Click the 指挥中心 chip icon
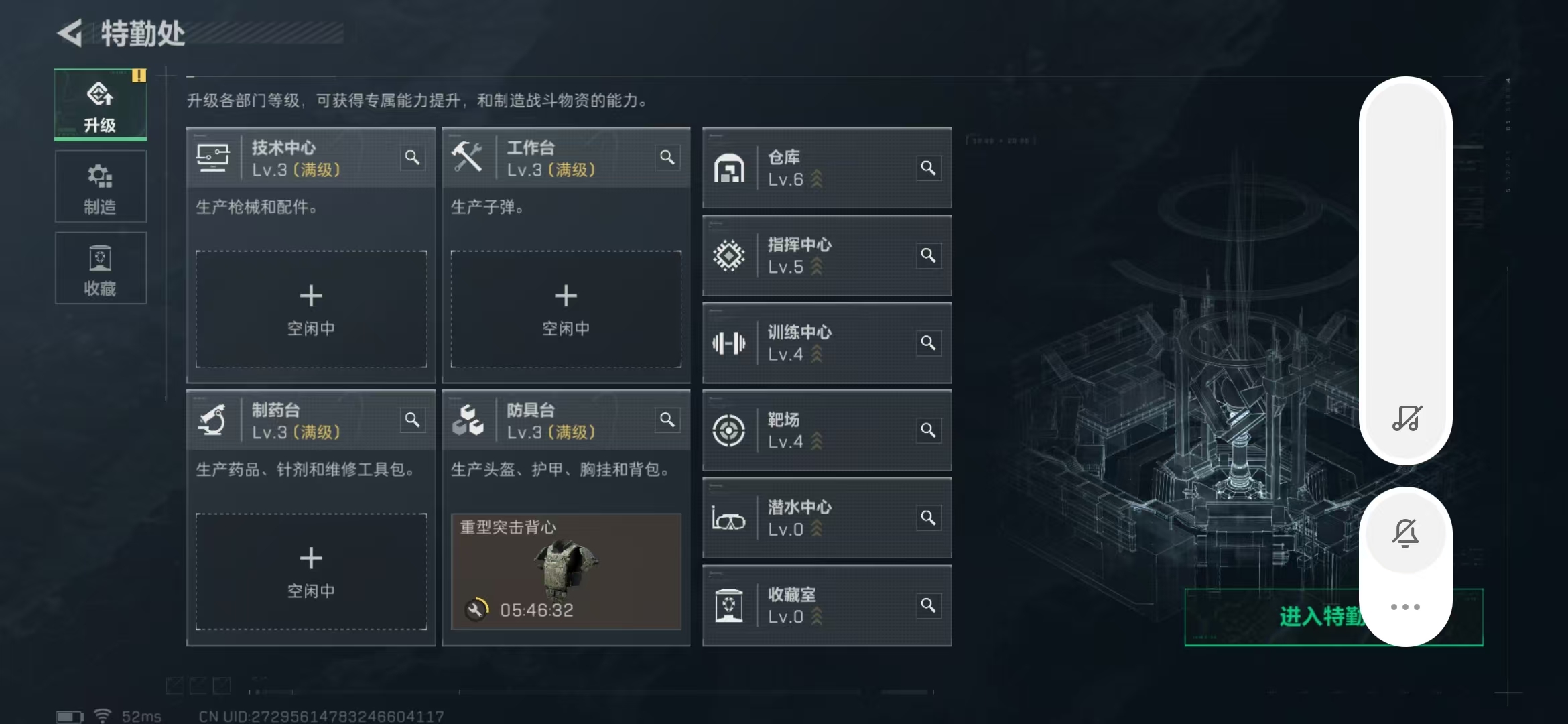1568x724 pixels. 729,255
